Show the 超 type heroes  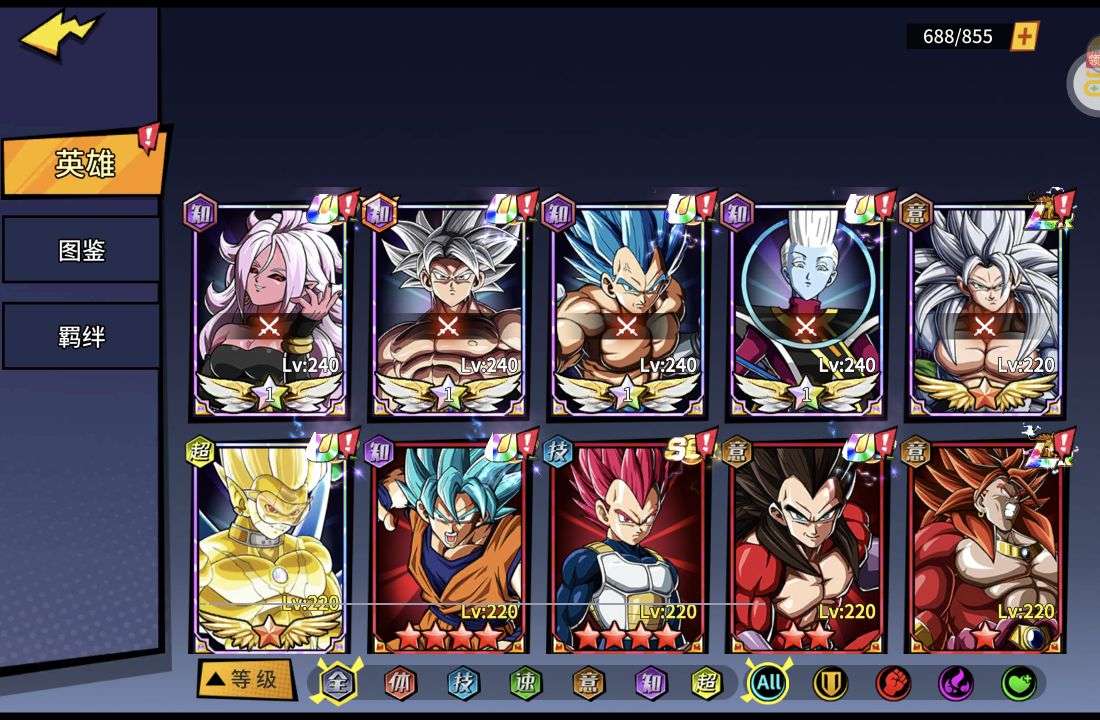point(708,683)
